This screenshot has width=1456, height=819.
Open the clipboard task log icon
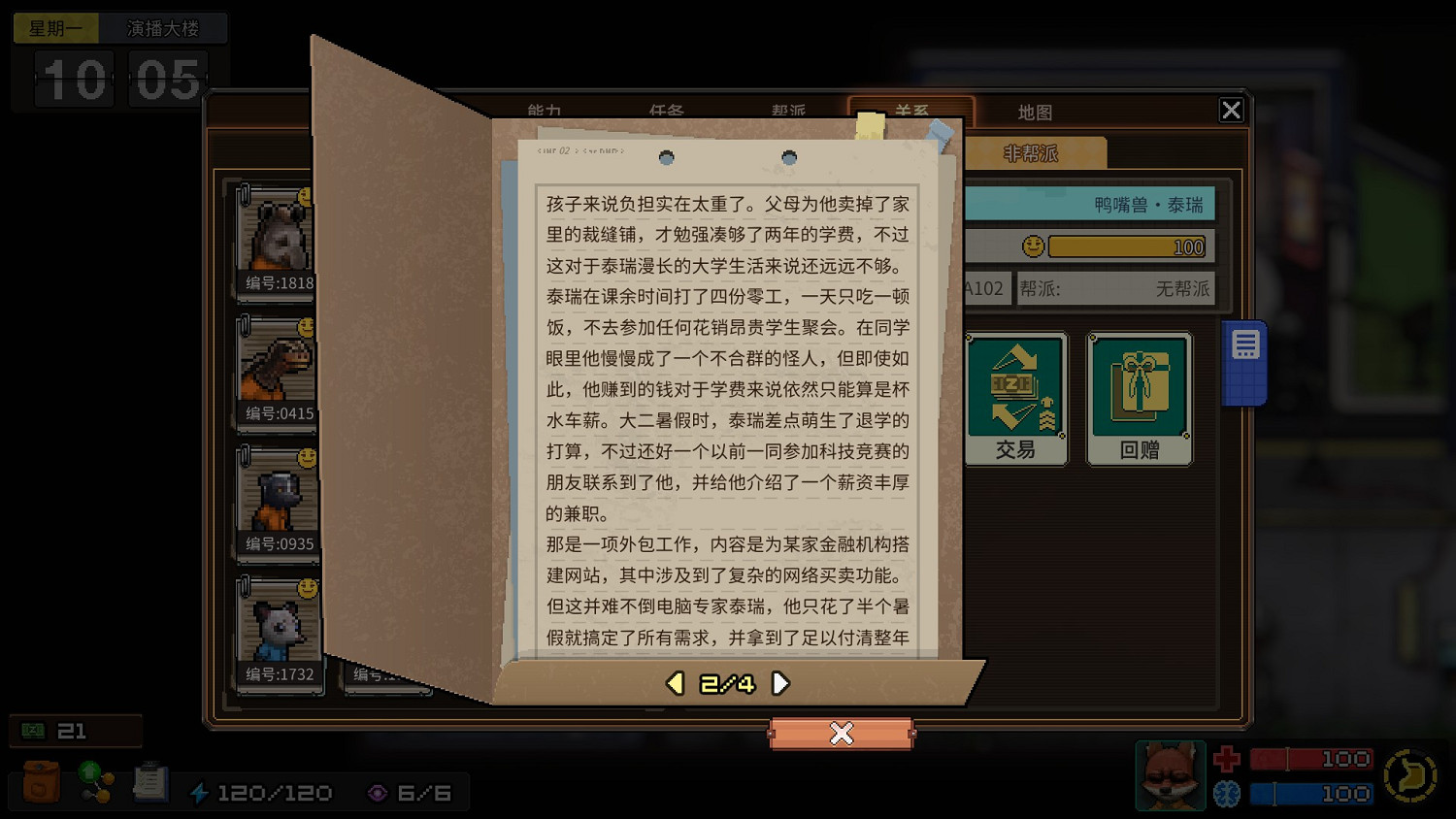149,782
